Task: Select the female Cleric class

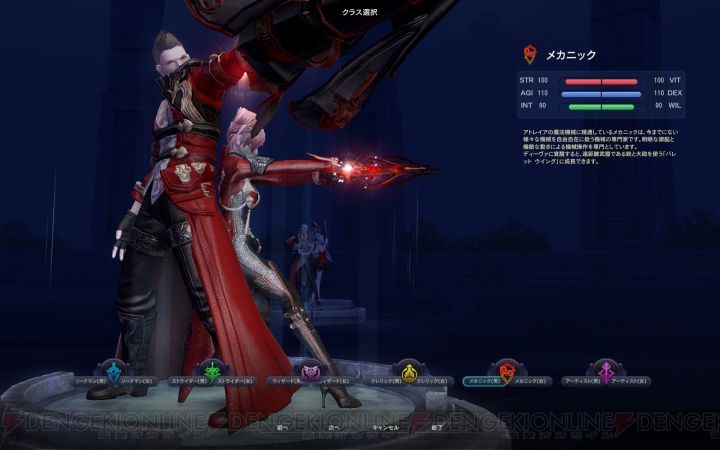Action: [x=428, y=381]
